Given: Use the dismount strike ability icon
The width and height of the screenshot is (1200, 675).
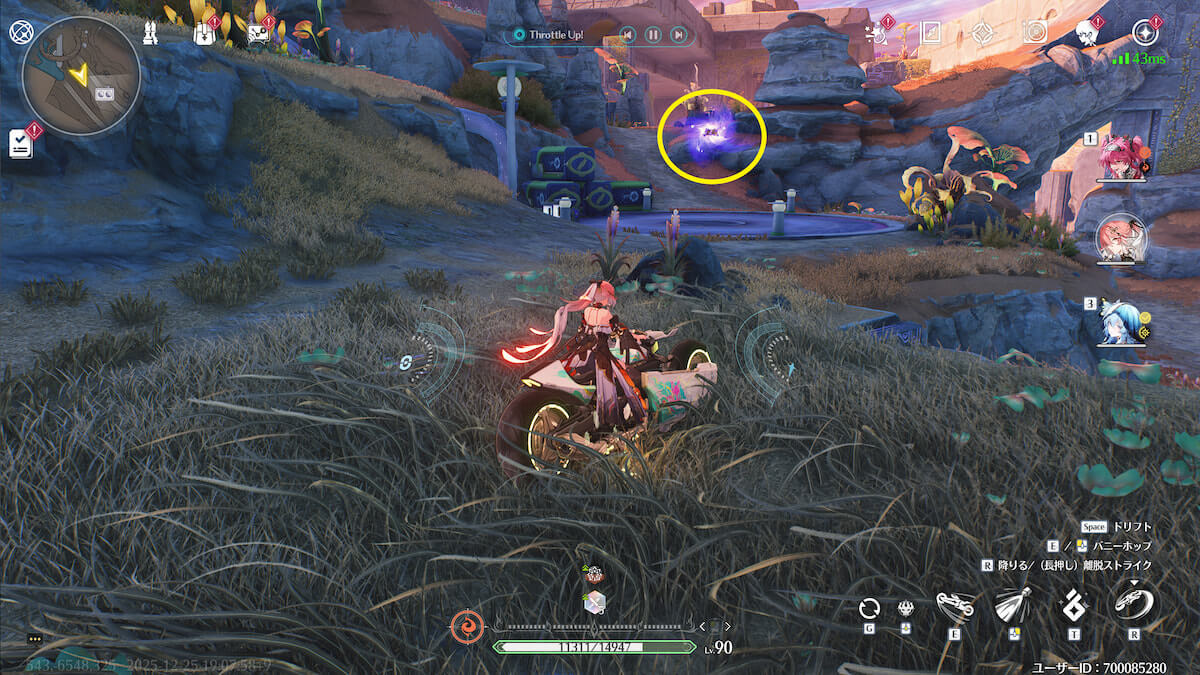Looking at the screenshot, I should pos(1134,603).
